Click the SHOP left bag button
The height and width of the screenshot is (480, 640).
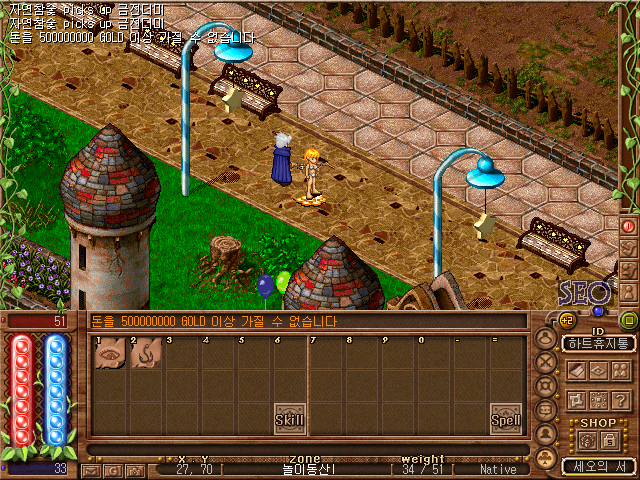pyautogui.click(x=586, y=440)
